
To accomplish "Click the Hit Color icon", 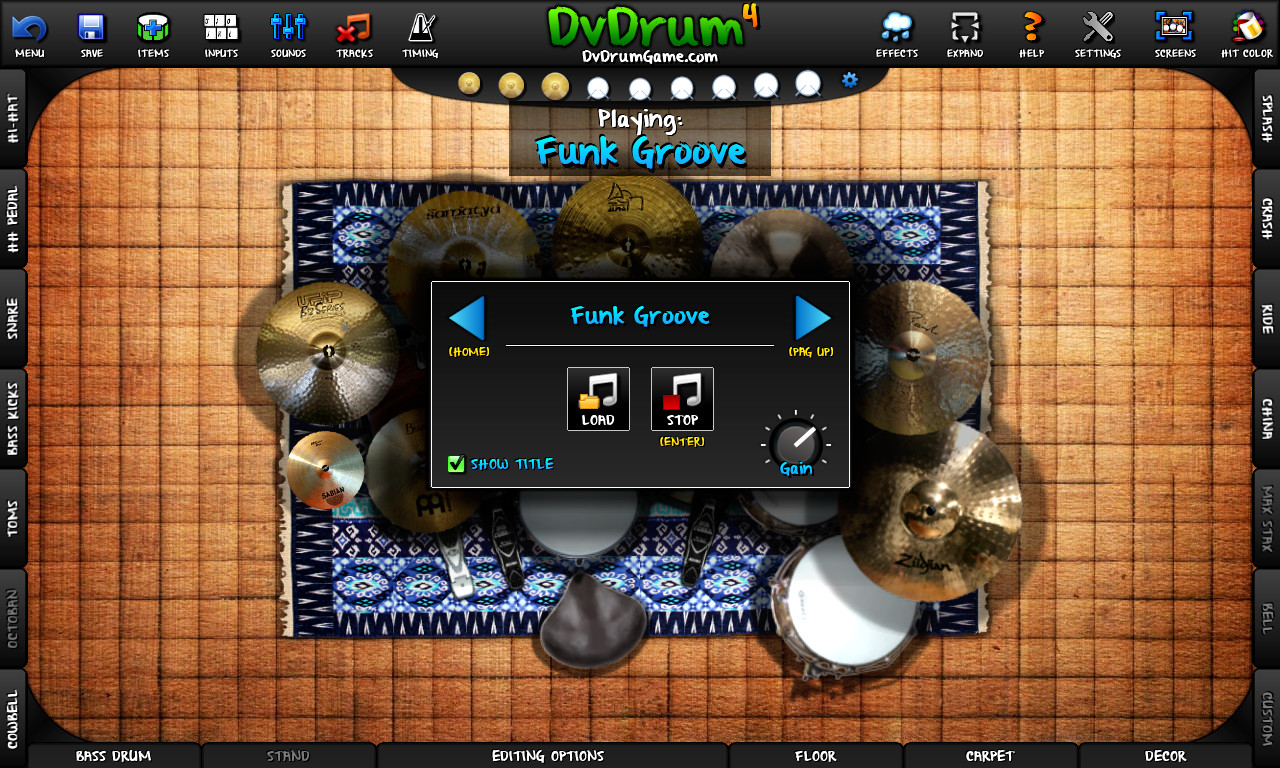I will point(1245,30).
